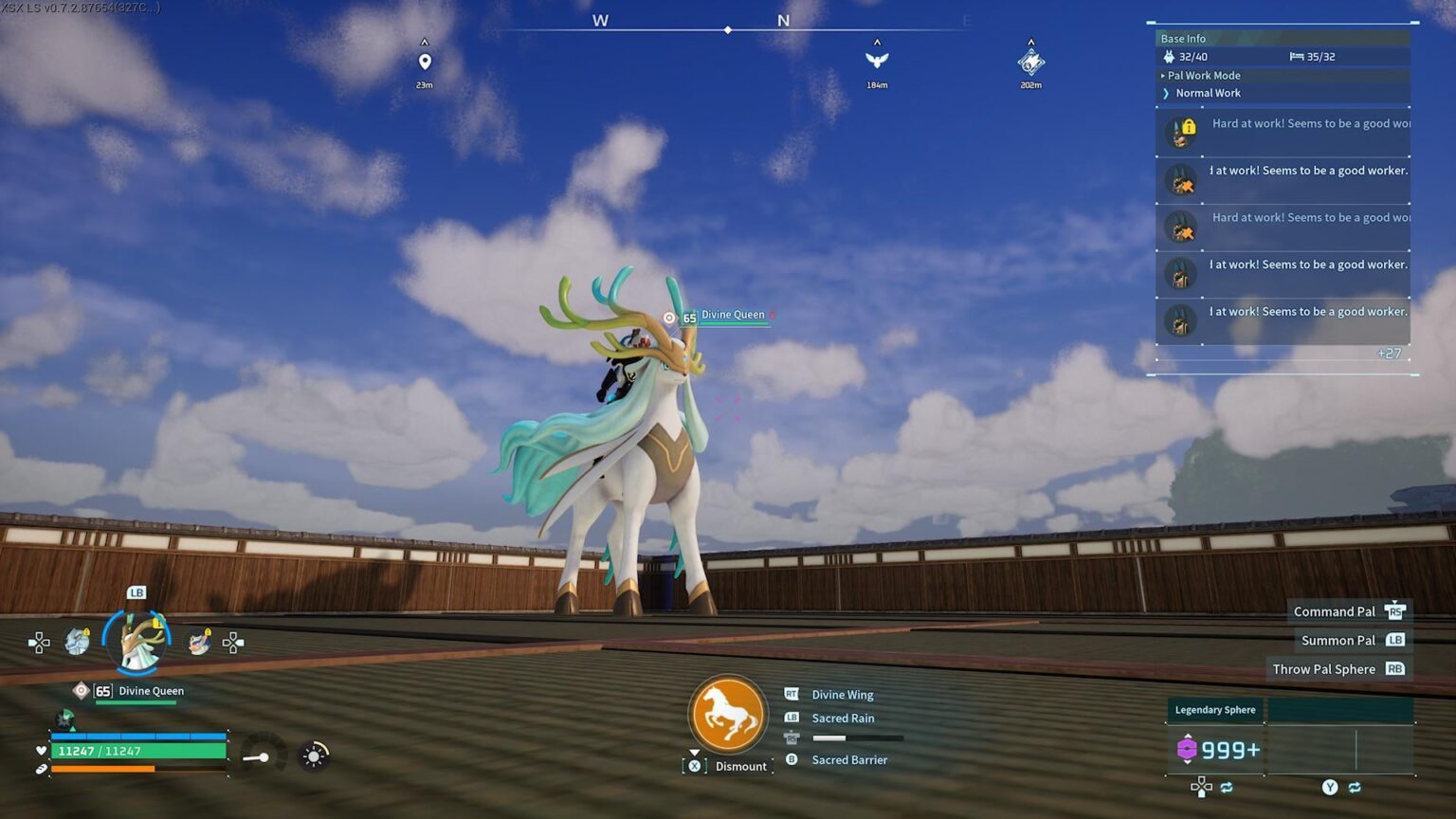Choose the goggled pal portrait right of Divine Queen

pyautogui.click(x=199, y=642)
